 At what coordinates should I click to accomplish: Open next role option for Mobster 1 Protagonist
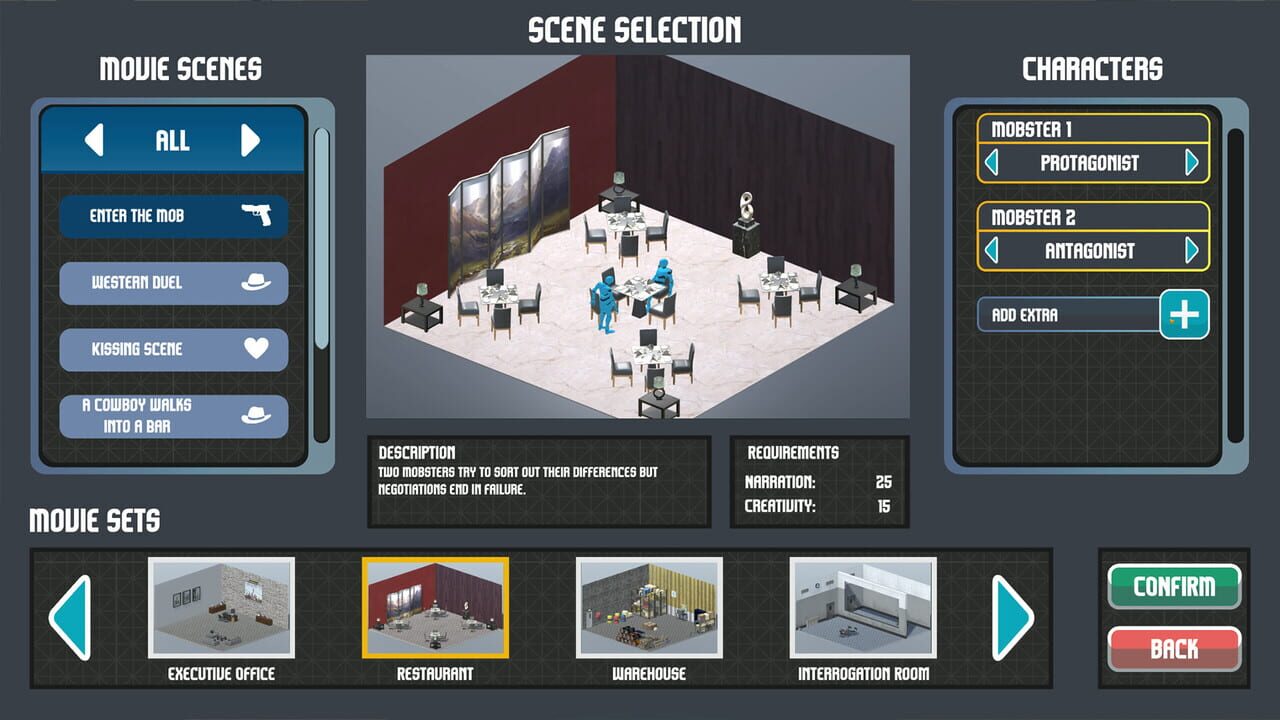coord(1190,163)
